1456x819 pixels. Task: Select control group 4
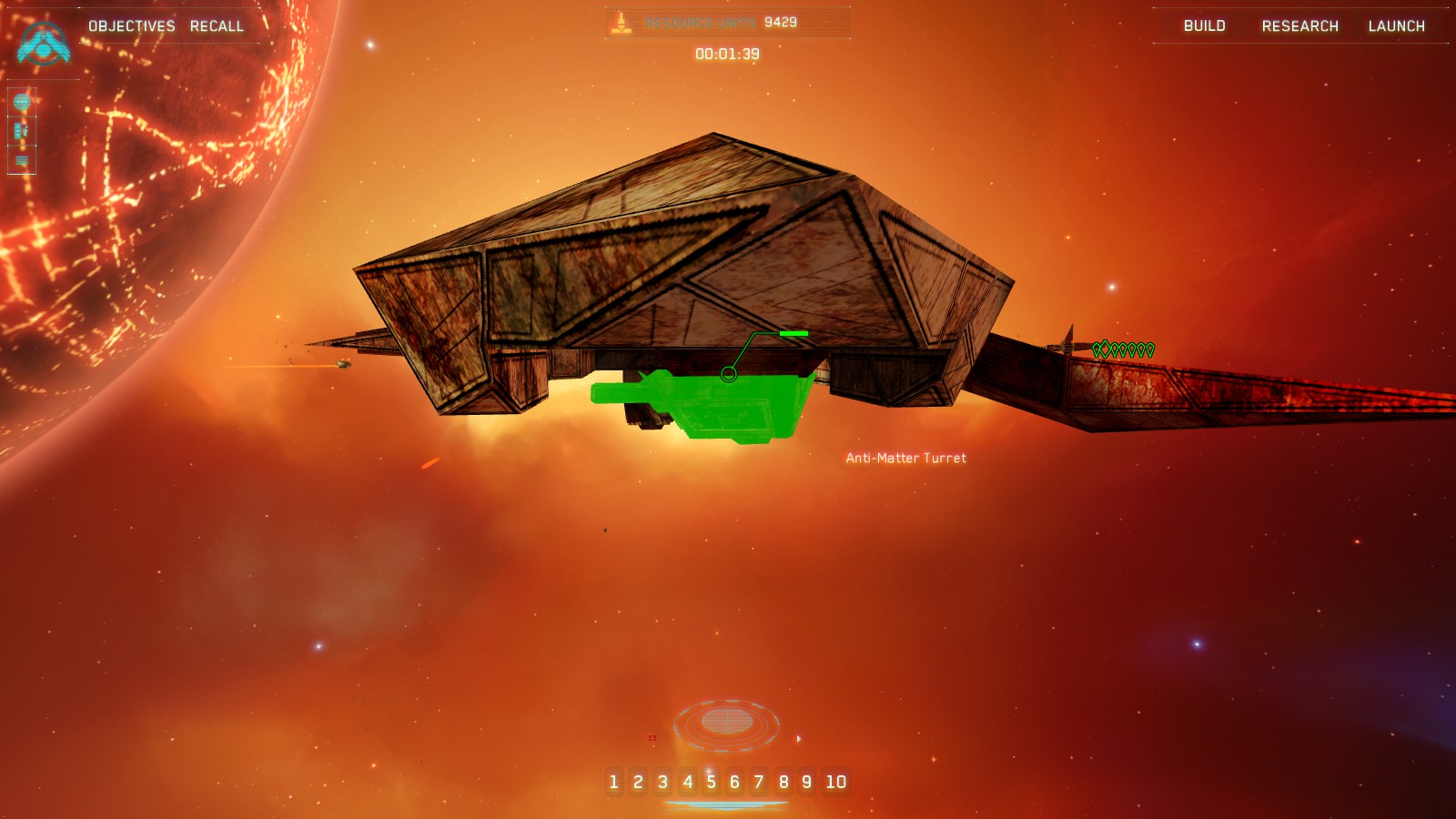(687, 782)
